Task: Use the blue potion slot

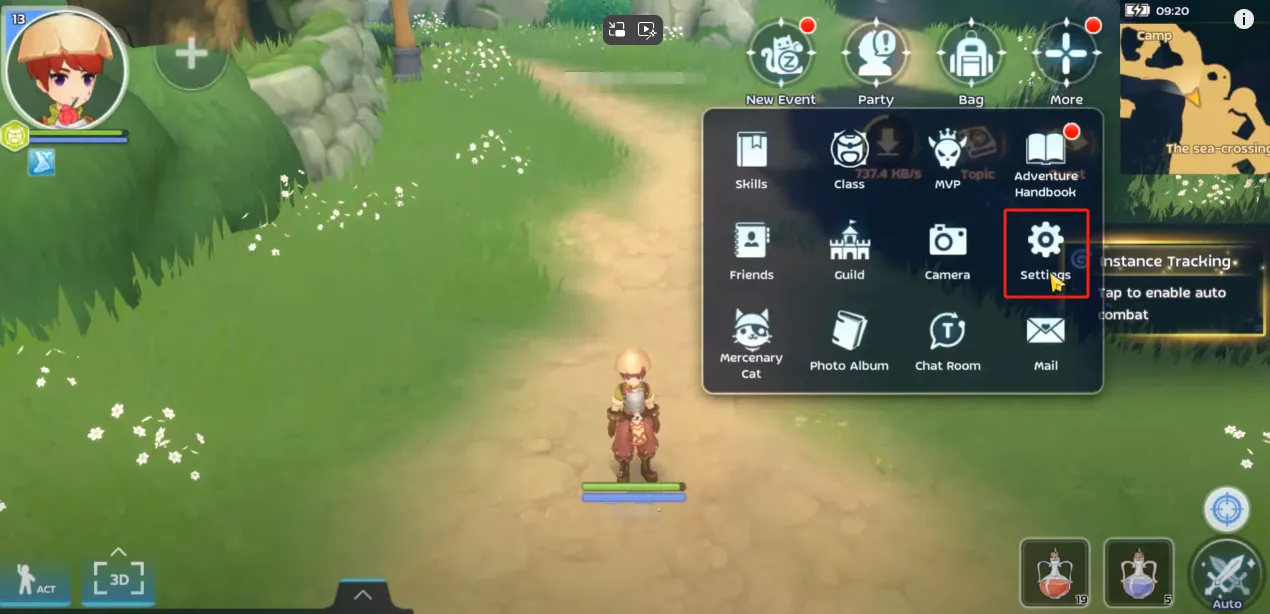Action: tap(1139, 573)
